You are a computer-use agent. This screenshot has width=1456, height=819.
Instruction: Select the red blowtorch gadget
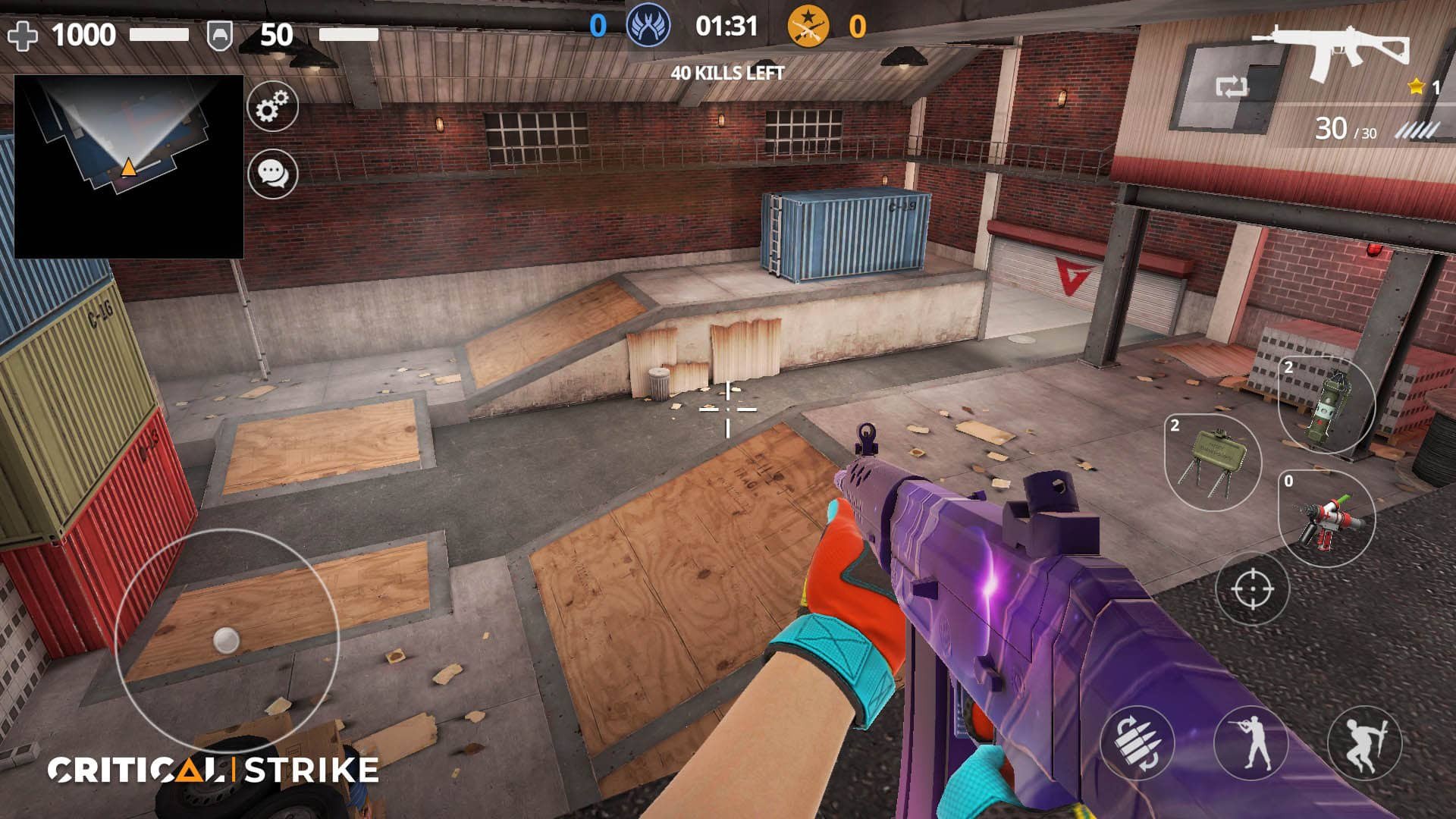1326,519
